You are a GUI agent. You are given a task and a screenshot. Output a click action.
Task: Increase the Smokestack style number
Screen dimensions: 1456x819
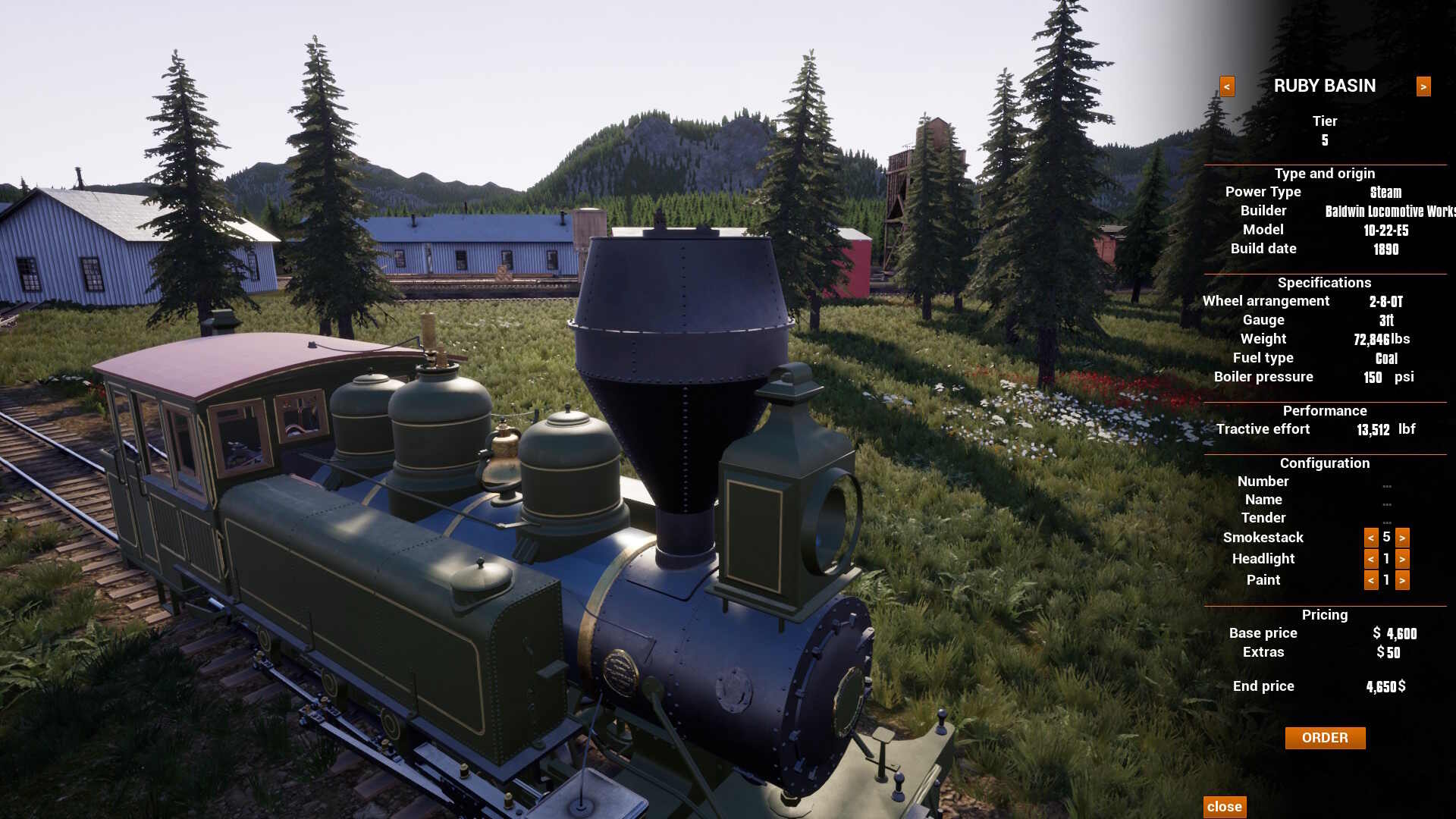tap(1403, 538)
